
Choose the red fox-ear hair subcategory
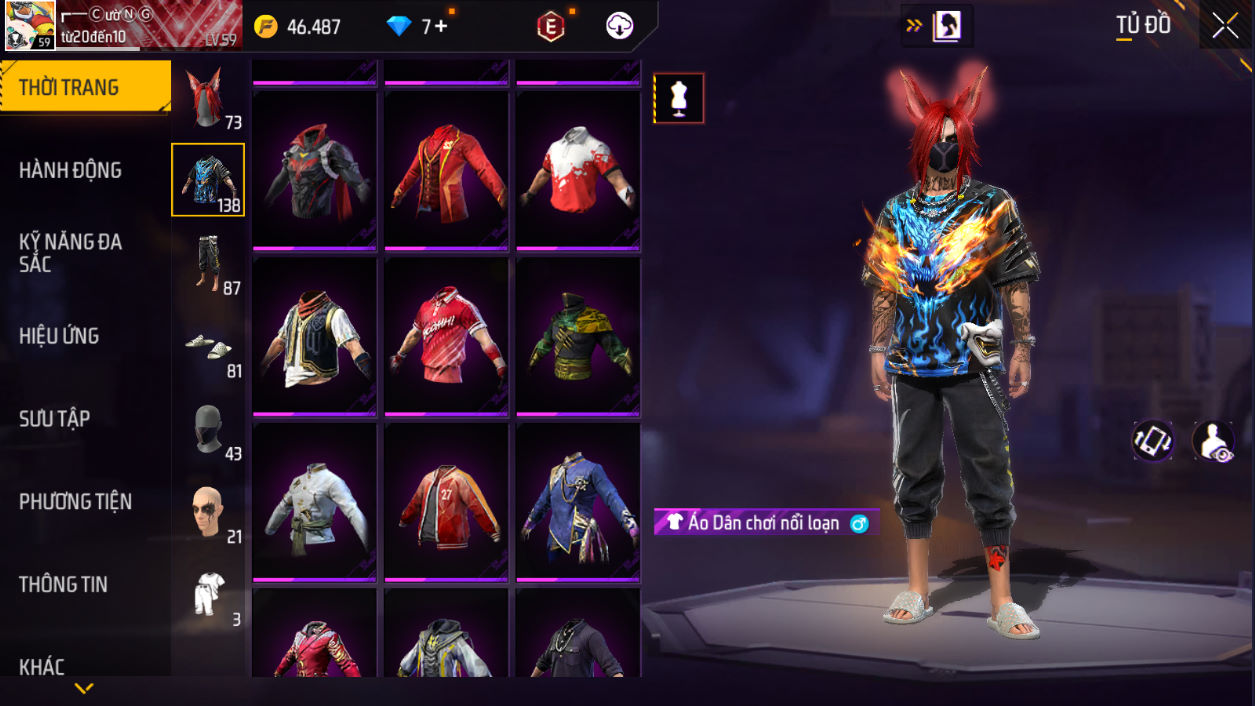tap(208, 98)
